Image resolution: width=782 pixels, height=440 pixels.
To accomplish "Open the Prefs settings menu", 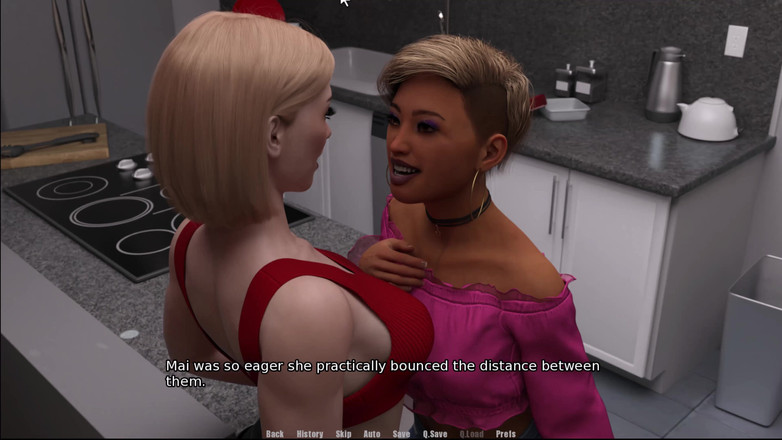I will click(x=506, y=434).
